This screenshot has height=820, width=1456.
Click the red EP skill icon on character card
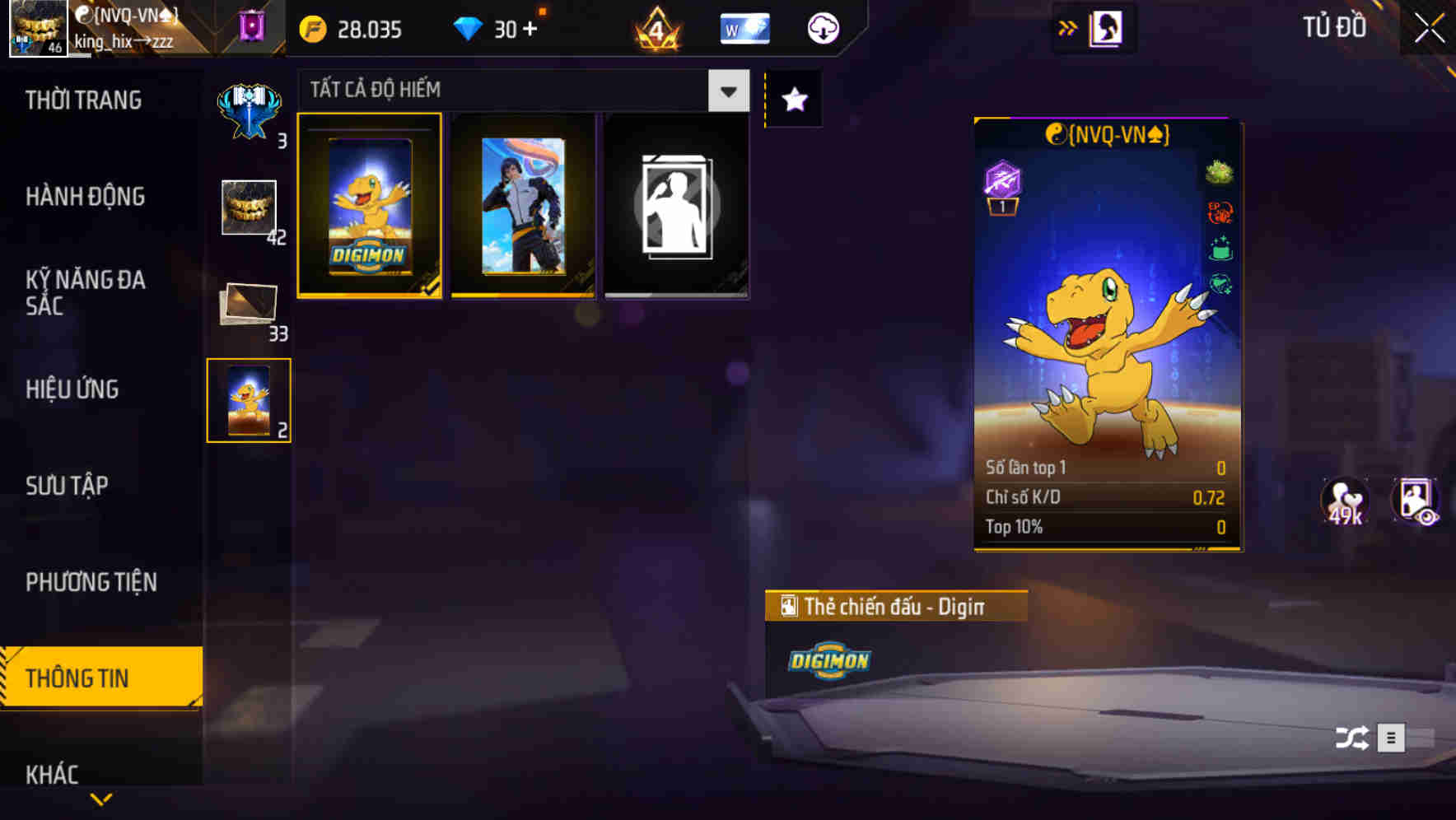1221,212
